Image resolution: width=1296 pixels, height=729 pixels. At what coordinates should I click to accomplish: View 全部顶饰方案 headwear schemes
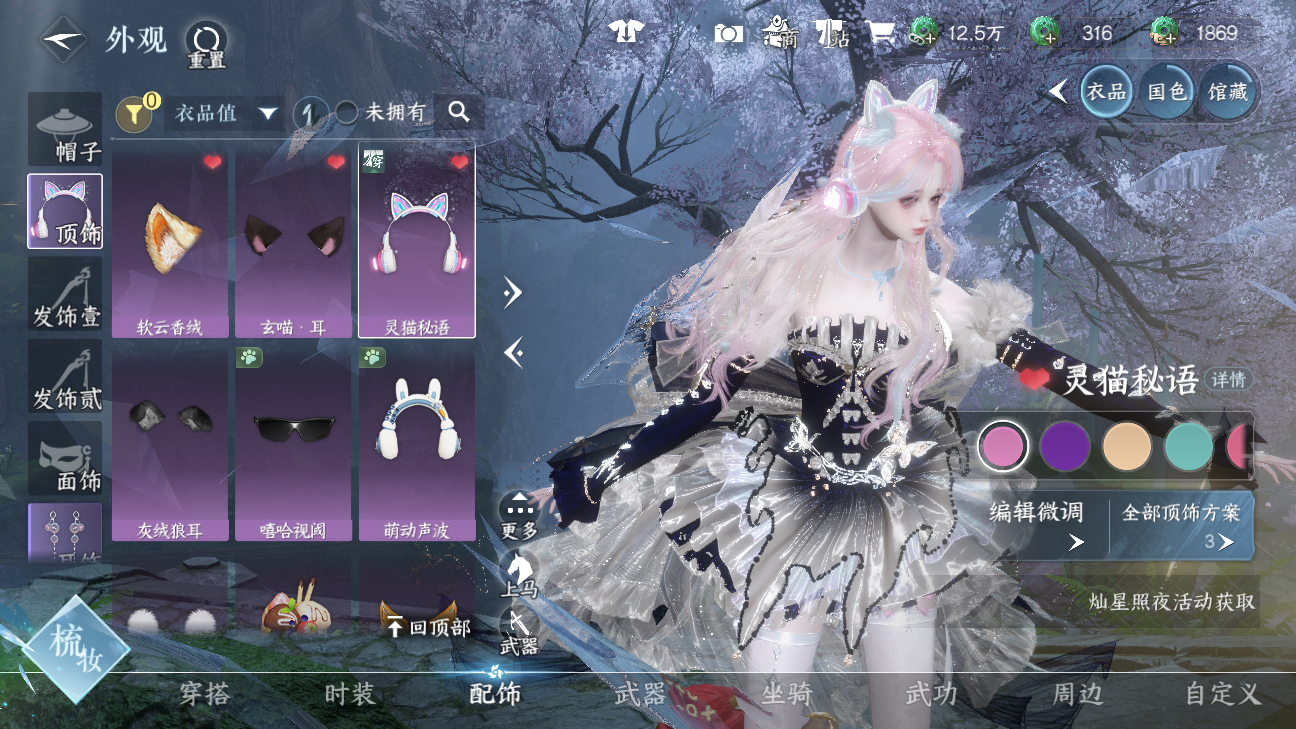[x=1181, y=524]
